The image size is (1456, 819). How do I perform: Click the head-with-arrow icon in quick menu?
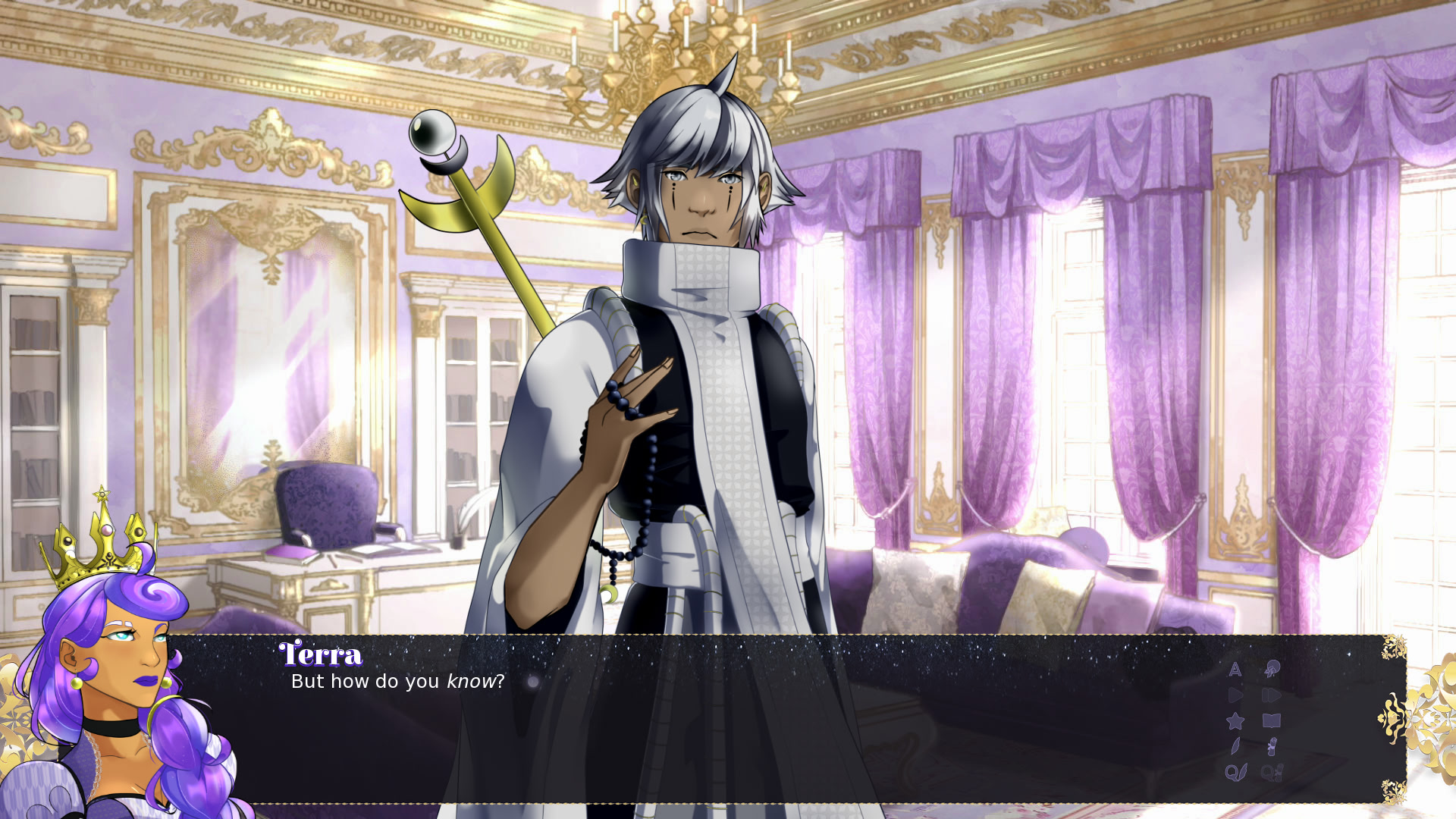pos(1272,669)
